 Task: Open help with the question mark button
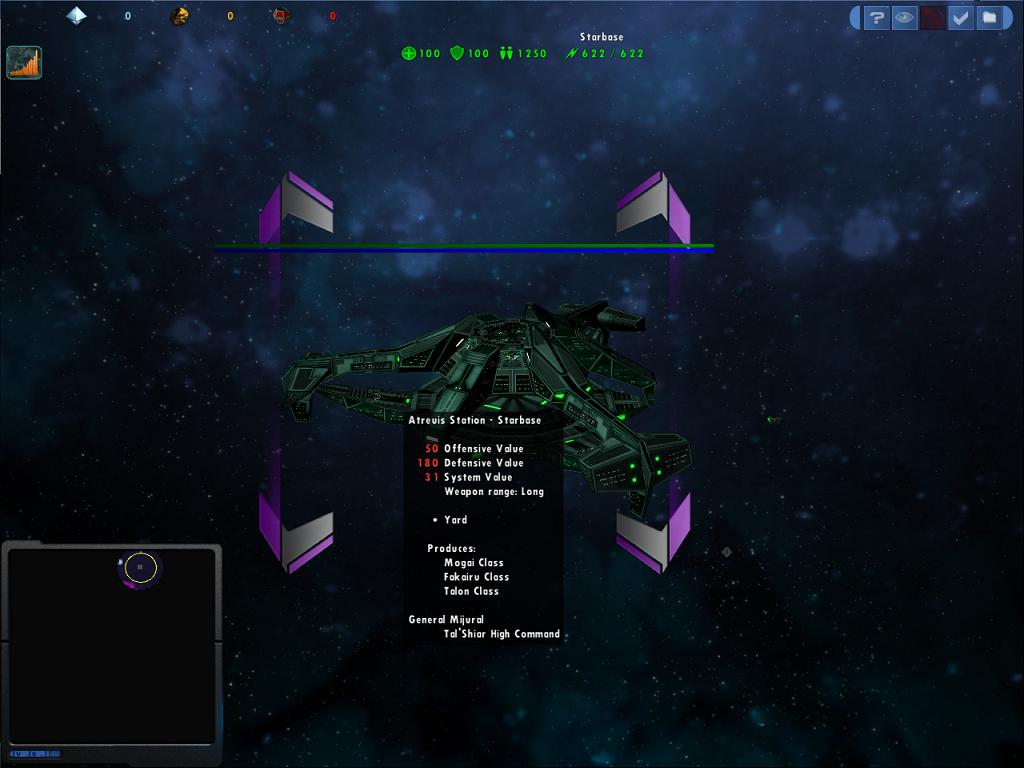coord(876,18)
